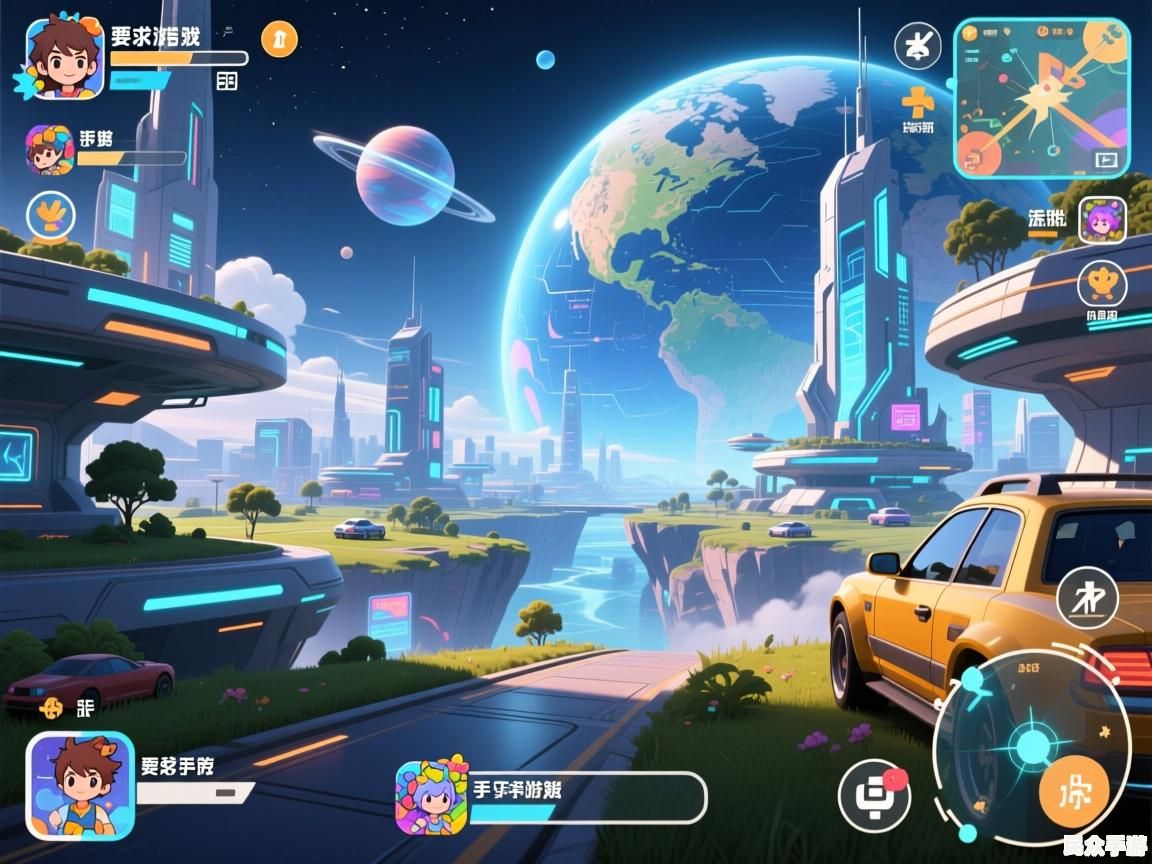Open the orange trophy icon in the white circle
This screenshot has height=864, width=1152.
coord(1102,284)
